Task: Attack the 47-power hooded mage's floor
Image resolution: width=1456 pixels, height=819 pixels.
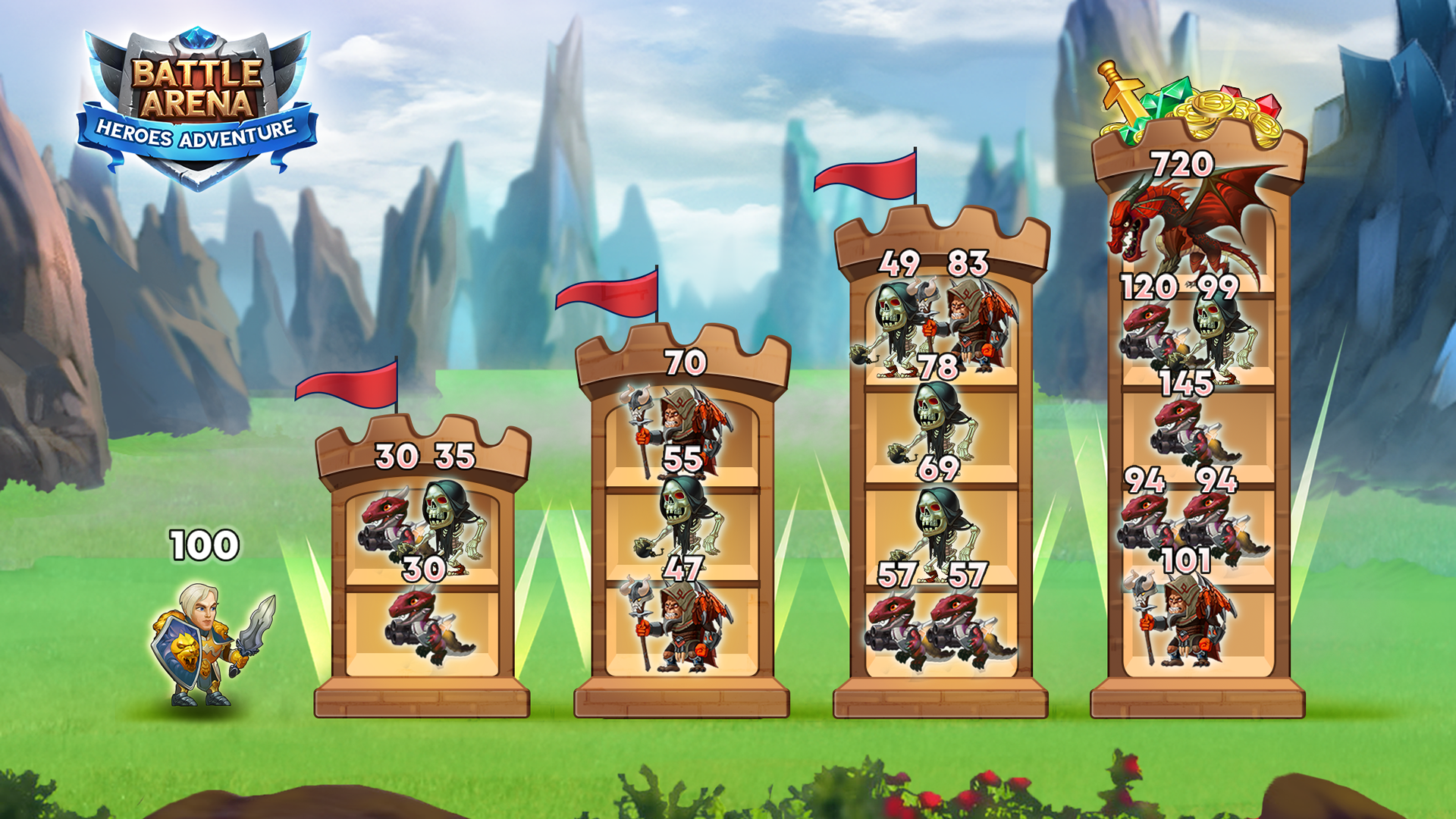Action: (x=682, y=628)
